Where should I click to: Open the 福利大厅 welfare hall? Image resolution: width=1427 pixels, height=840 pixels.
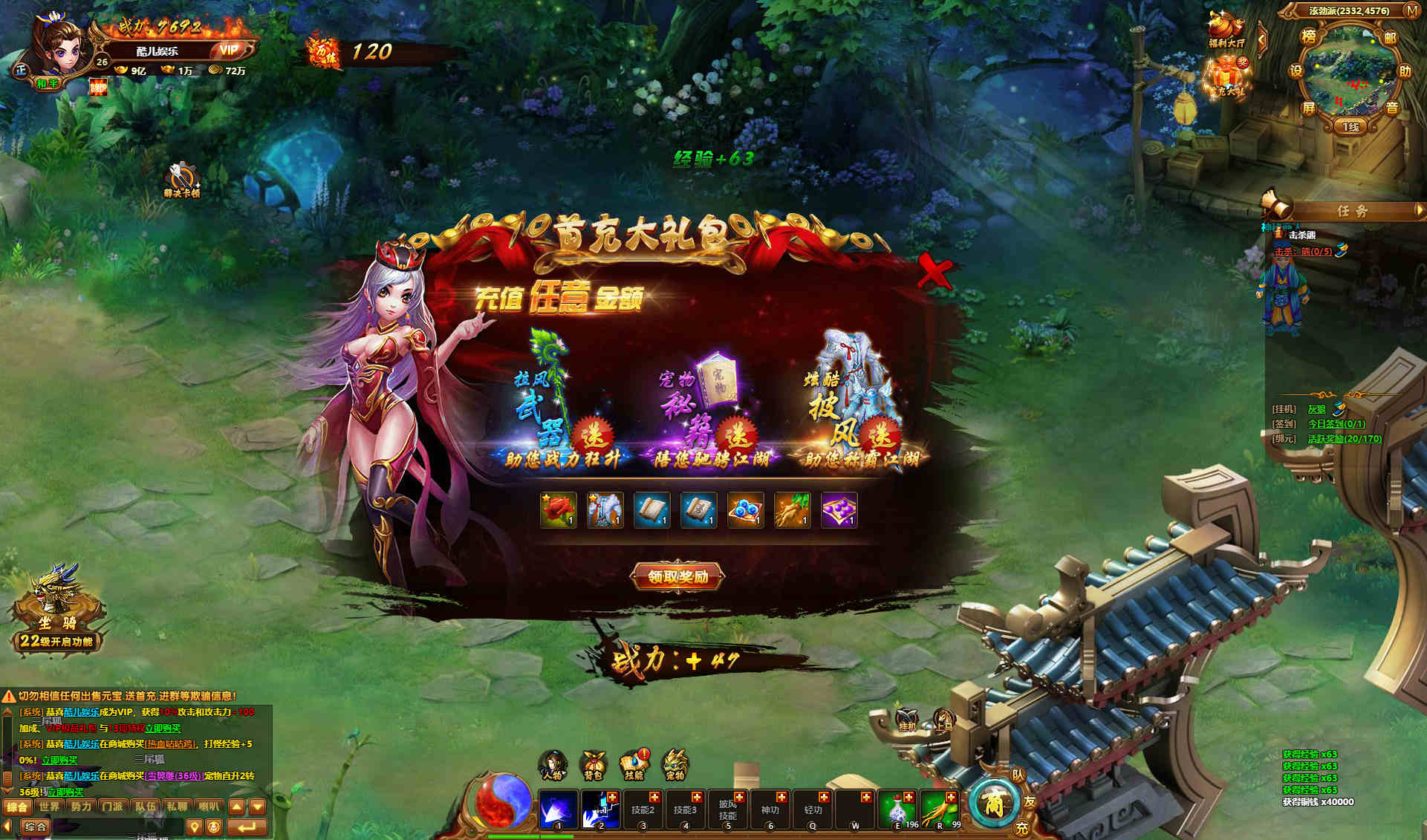click(x=1226, y=30)
